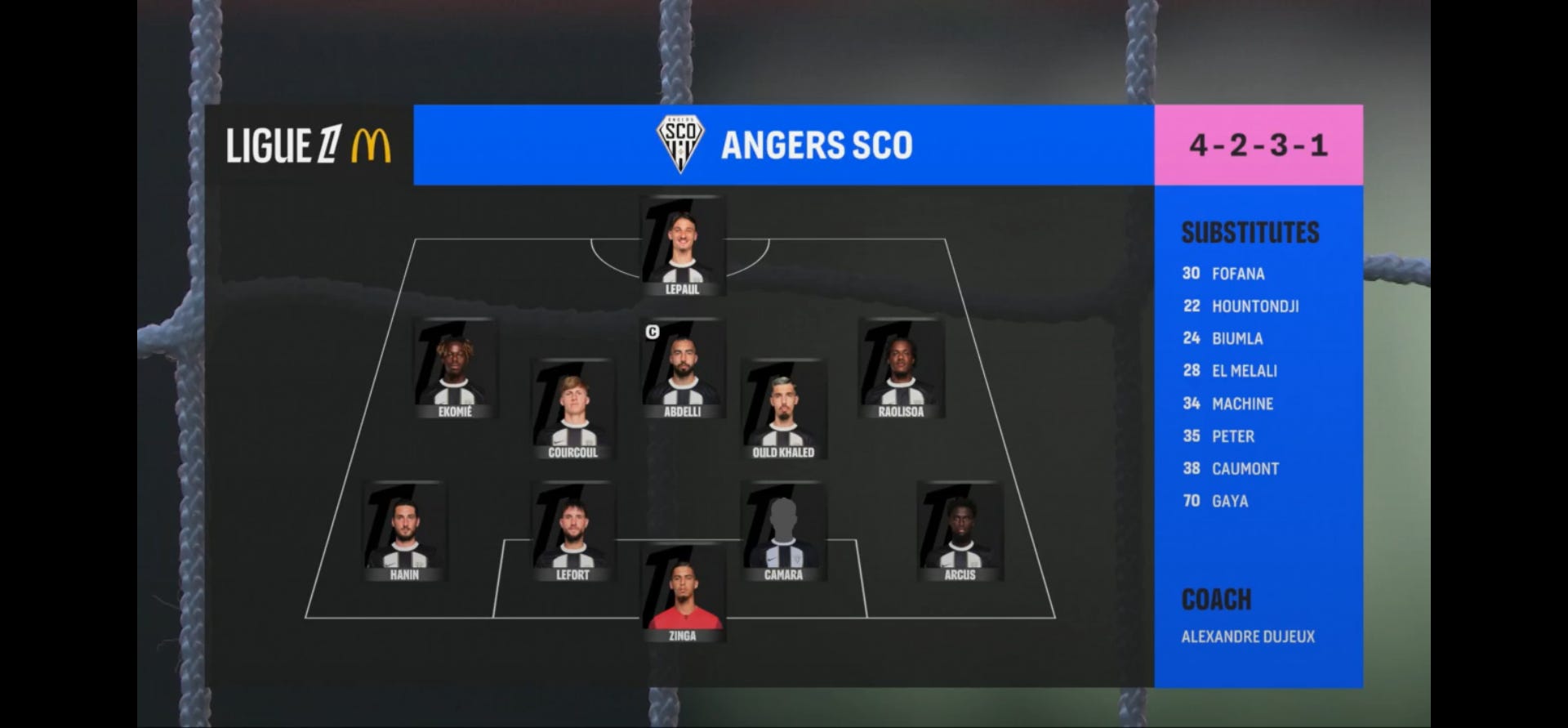Select Ould Khaled's player card
Screen dimensions: 1568x728
pyautogui.click(x=783, y=409)
